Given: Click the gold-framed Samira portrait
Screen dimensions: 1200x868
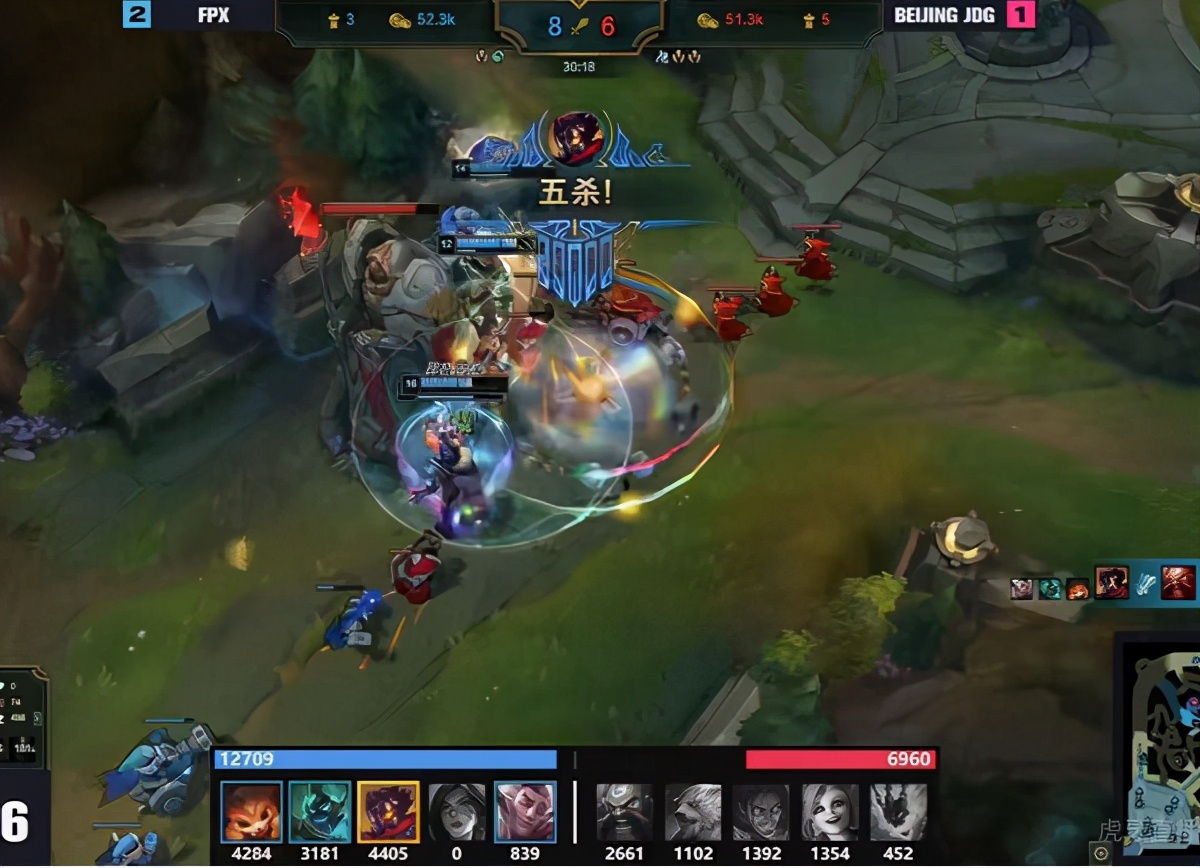Looking at the screenshot, I should pyautogui.click(x=388, y=811).
